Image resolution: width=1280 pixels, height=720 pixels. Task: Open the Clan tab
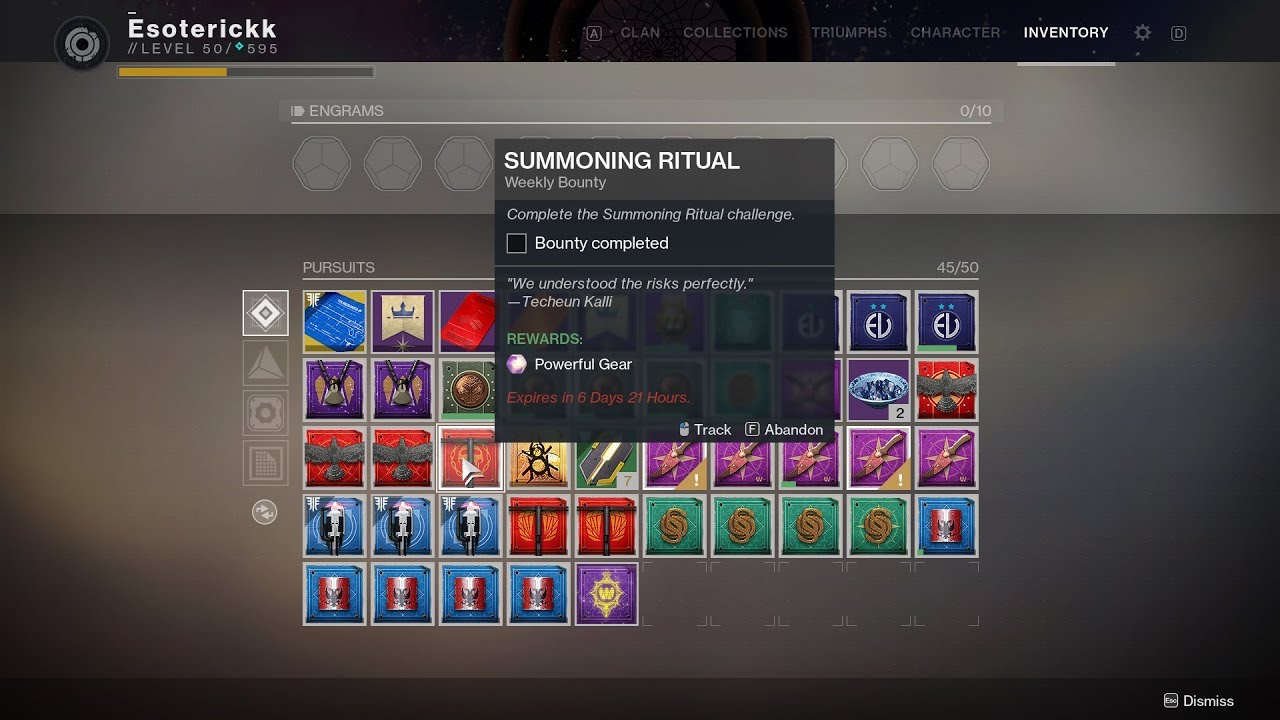point(639,32)
